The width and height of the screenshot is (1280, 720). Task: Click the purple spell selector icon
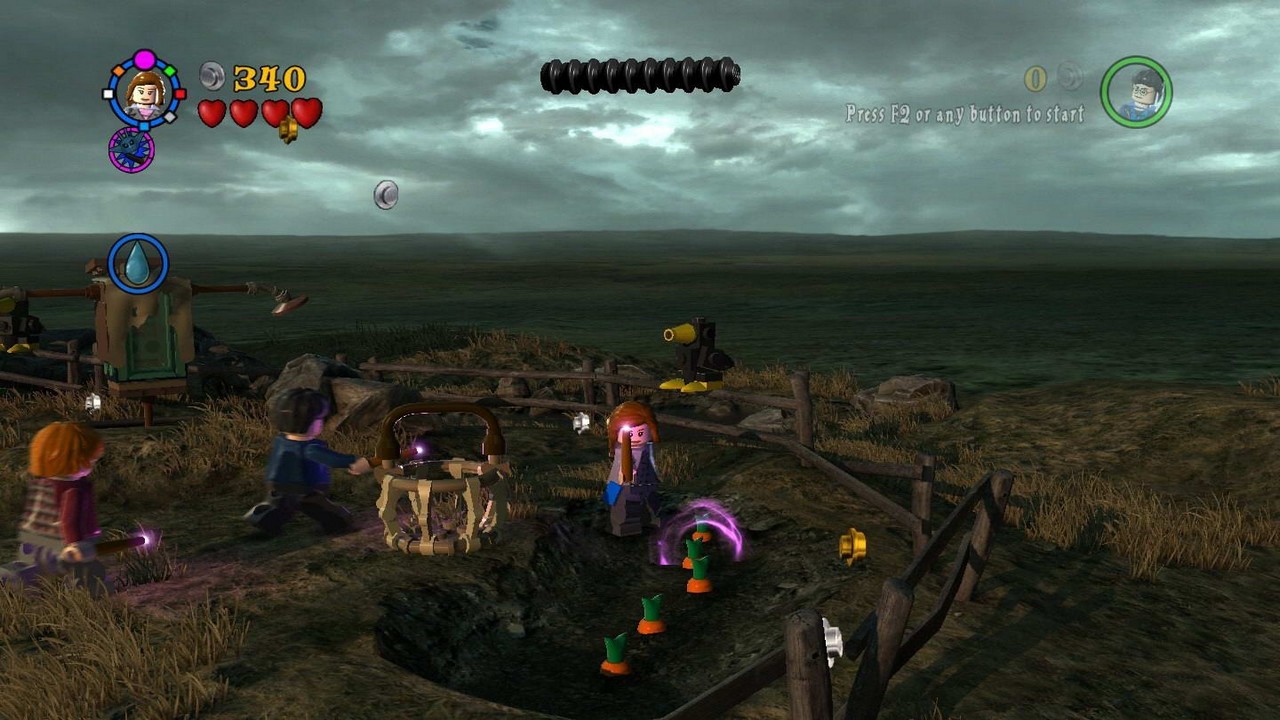[x=131, y=150]
